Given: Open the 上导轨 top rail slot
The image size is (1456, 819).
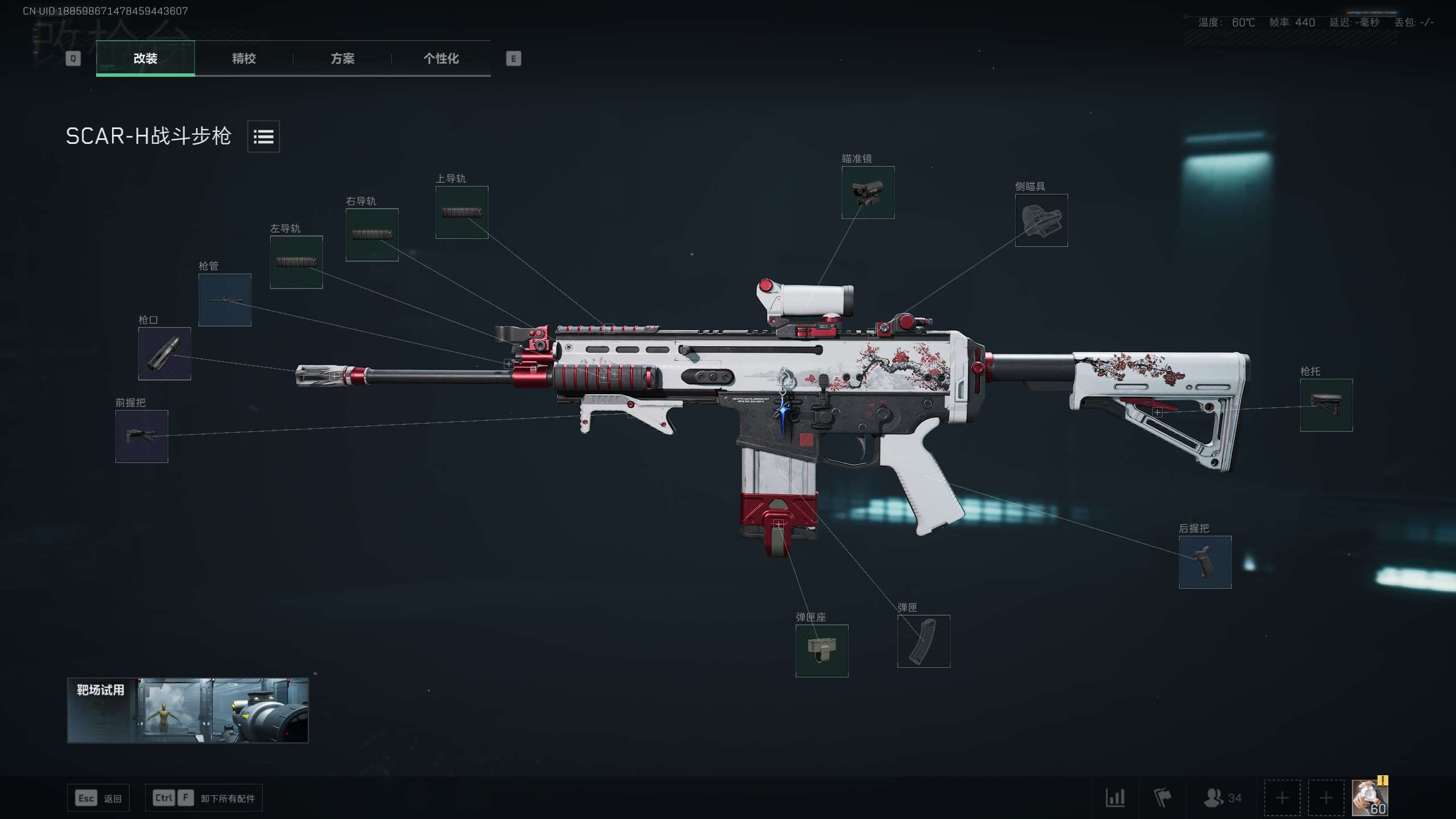Looking at the screenshot, I should pyautogui.click(x=462, y=212).
